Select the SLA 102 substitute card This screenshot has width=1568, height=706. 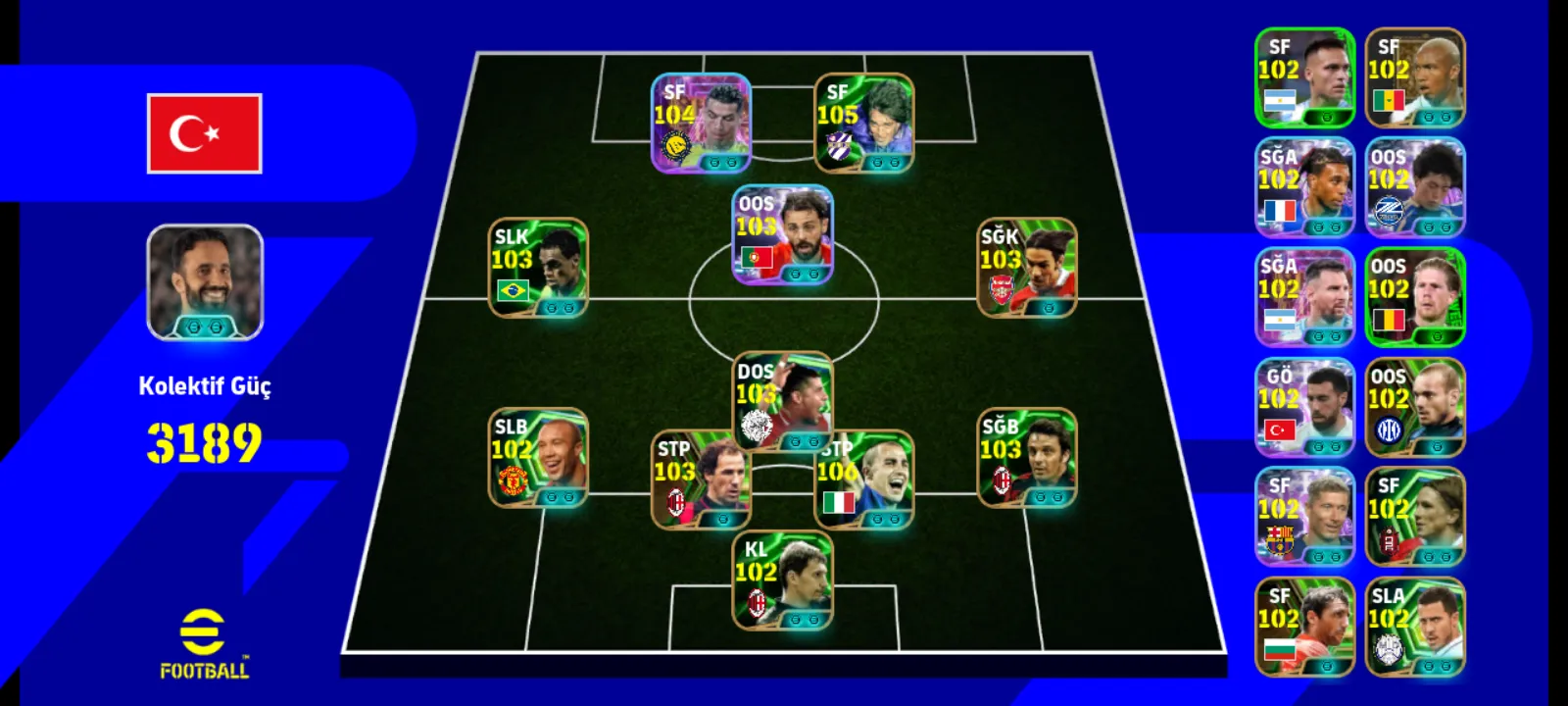point(1414,628)
